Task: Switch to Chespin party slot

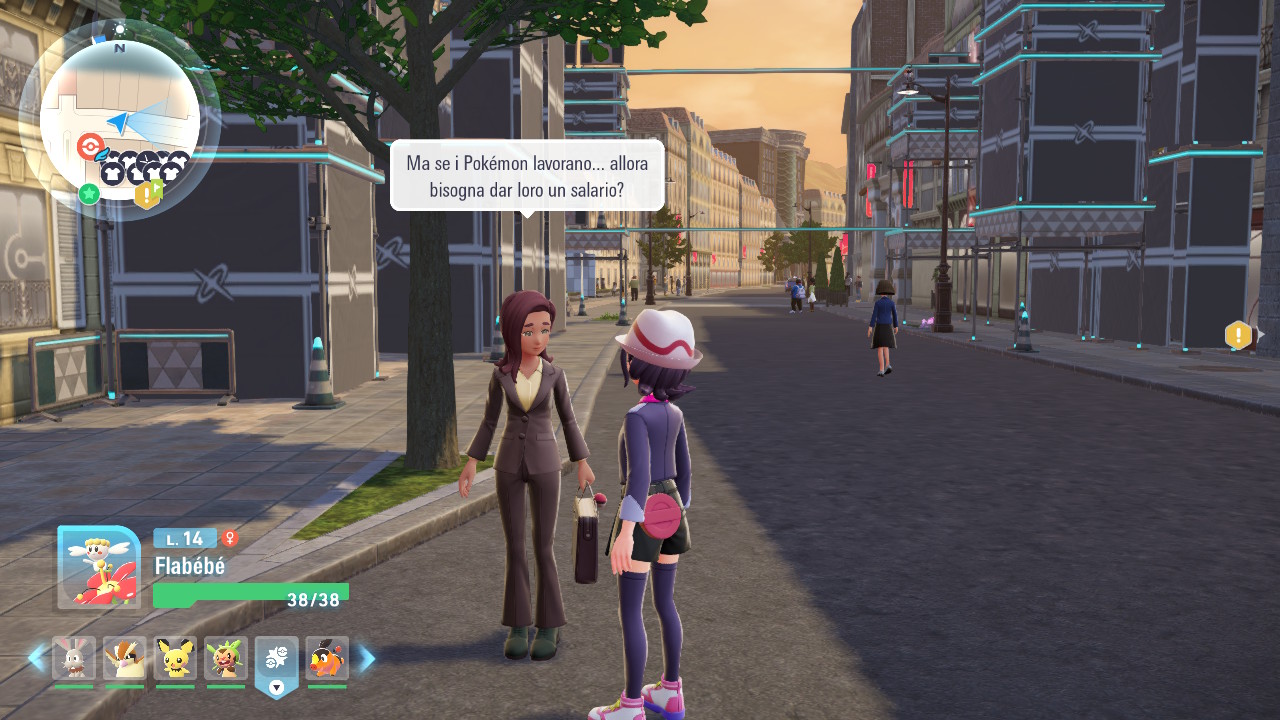Action: pyautogui.click(x=226, y=659)
